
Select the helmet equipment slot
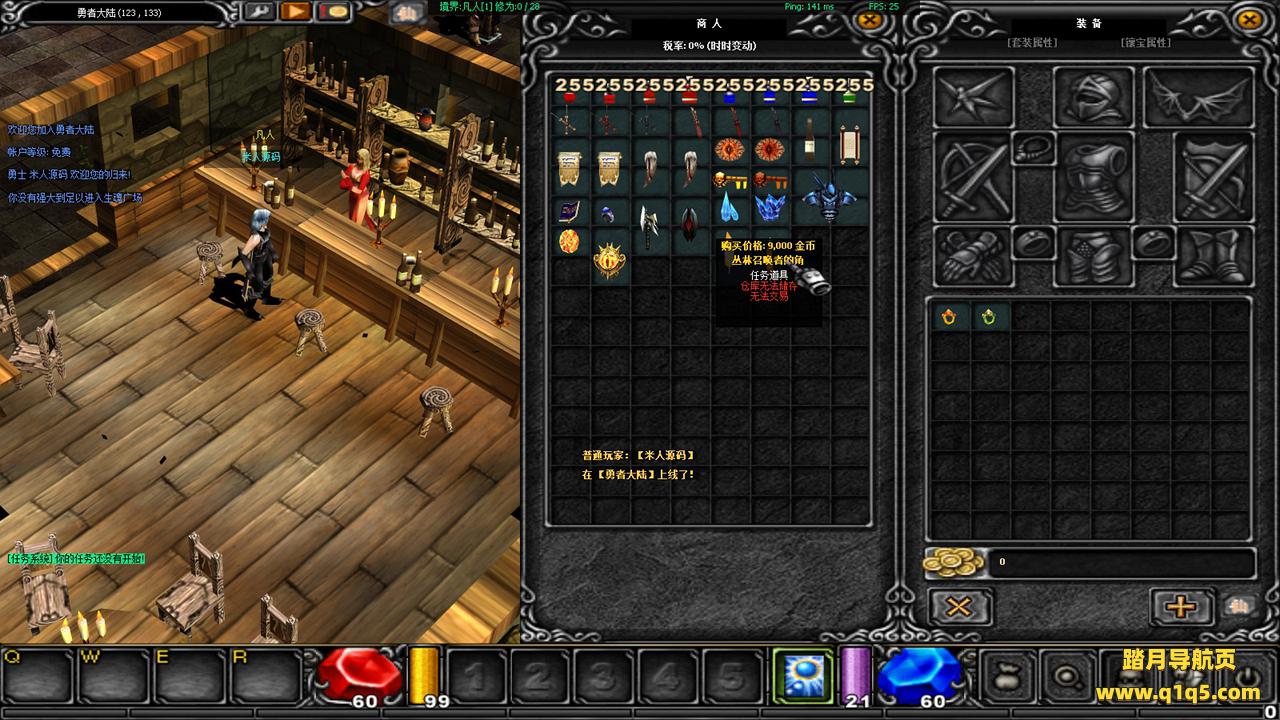[1093, 97]
